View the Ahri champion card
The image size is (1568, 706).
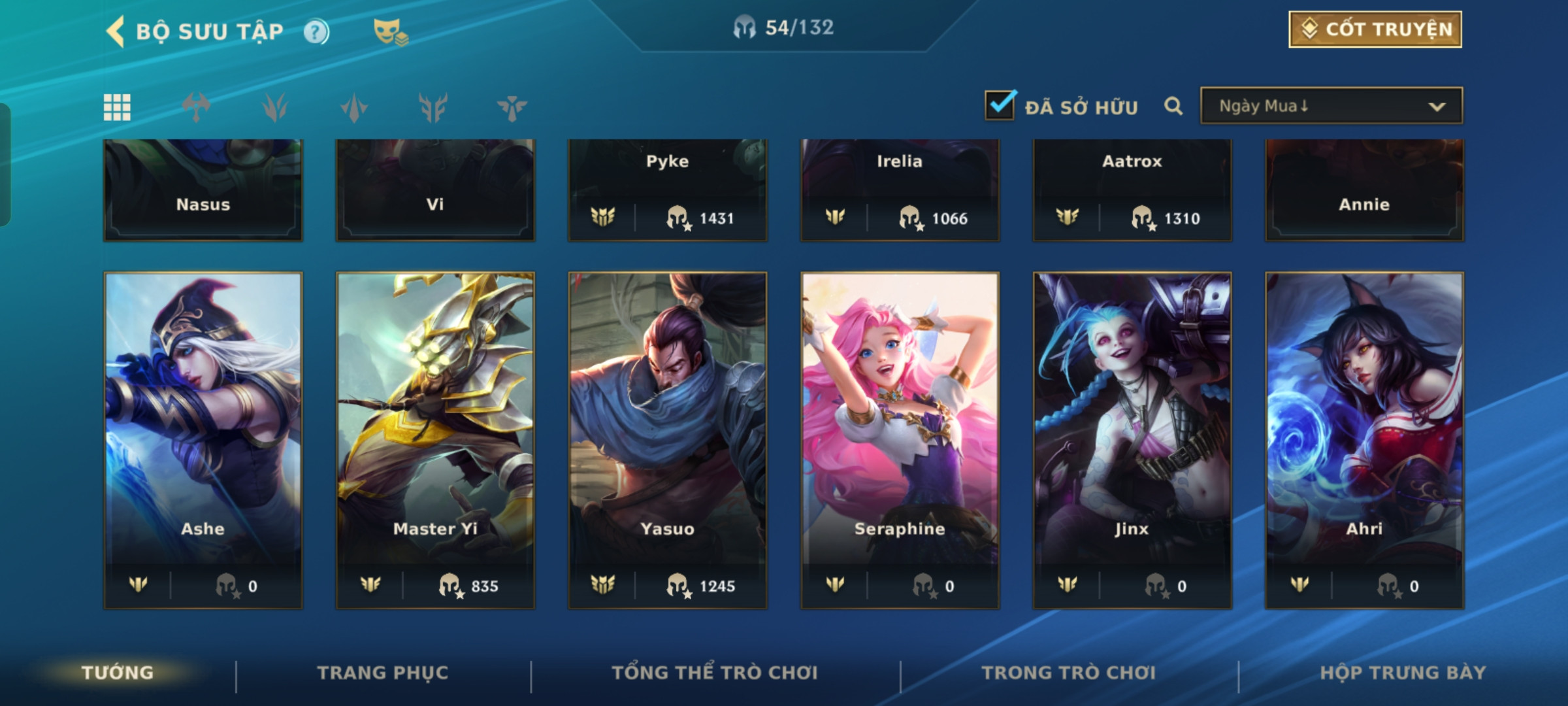click(1364, 438)
